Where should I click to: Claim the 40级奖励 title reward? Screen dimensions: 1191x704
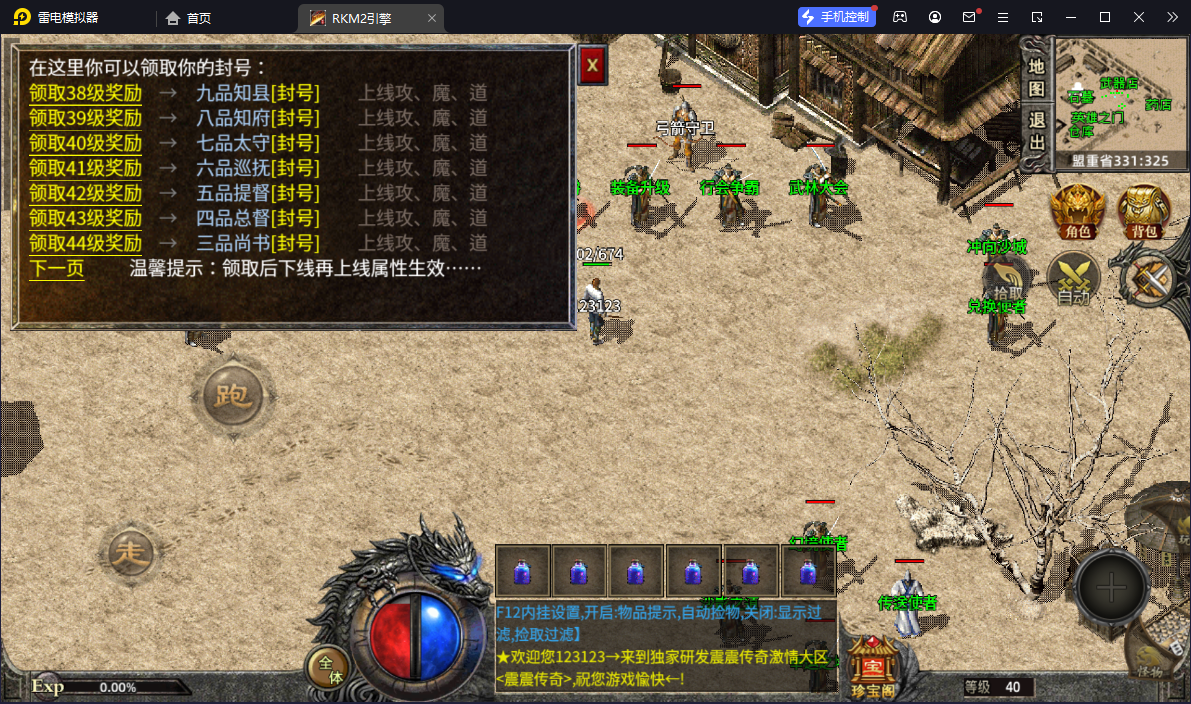click(85, 143)
